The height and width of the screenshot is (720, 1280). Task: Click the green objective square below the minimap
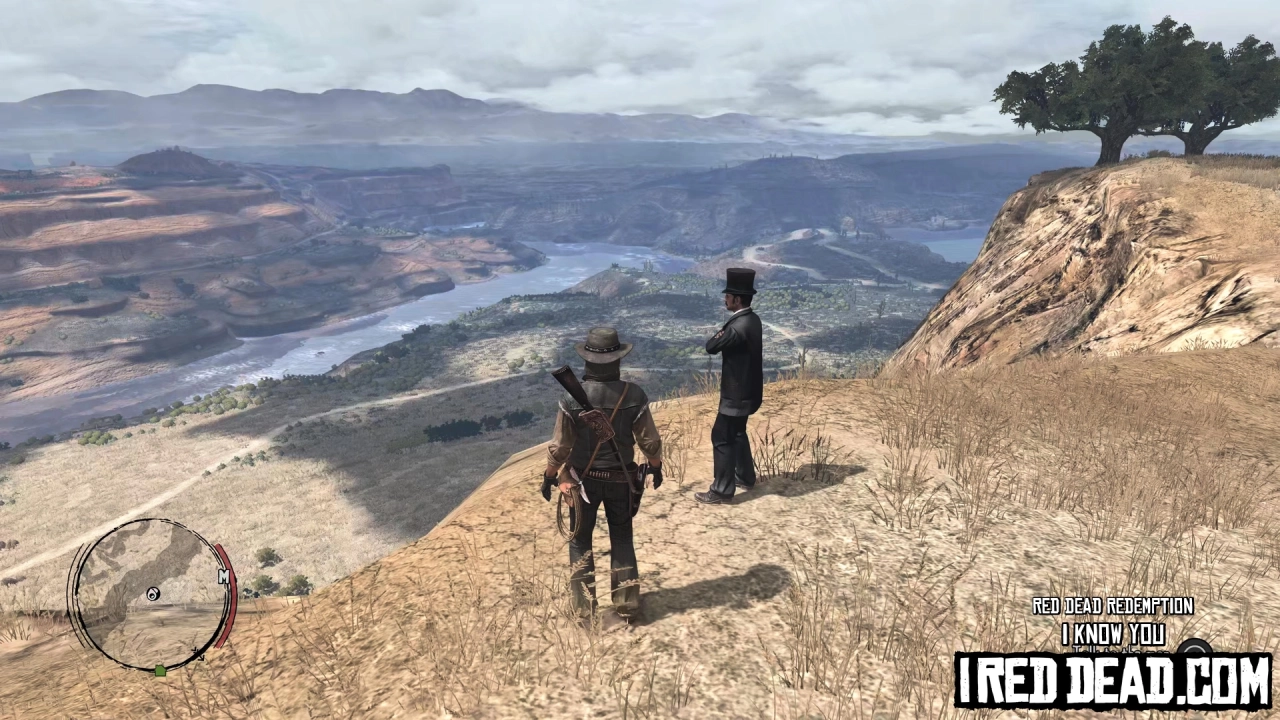point(160,671)
